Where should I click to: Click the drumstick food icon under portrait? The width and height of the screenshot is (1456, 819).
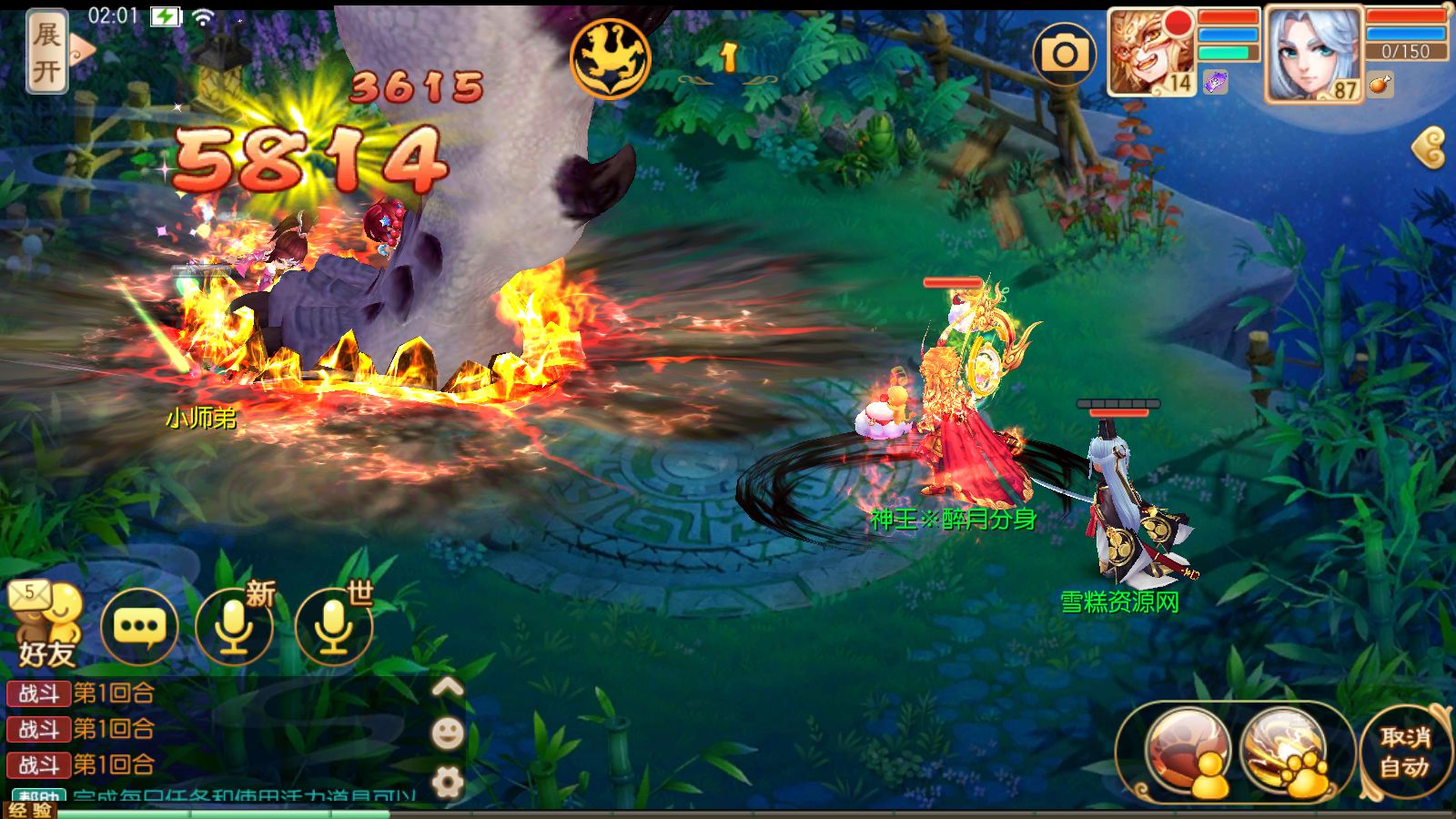point(1380,85)
